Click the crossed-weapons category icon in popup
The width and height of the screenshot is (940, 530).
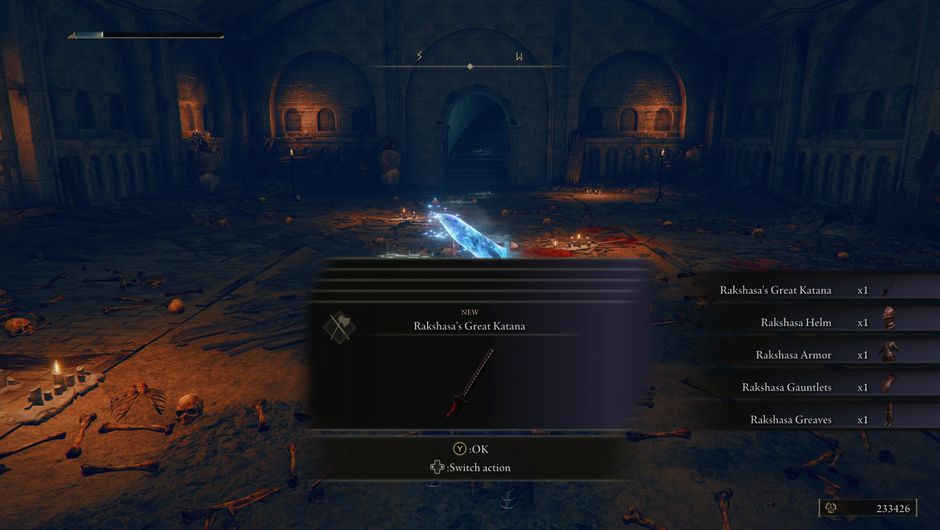pos(339,327)
